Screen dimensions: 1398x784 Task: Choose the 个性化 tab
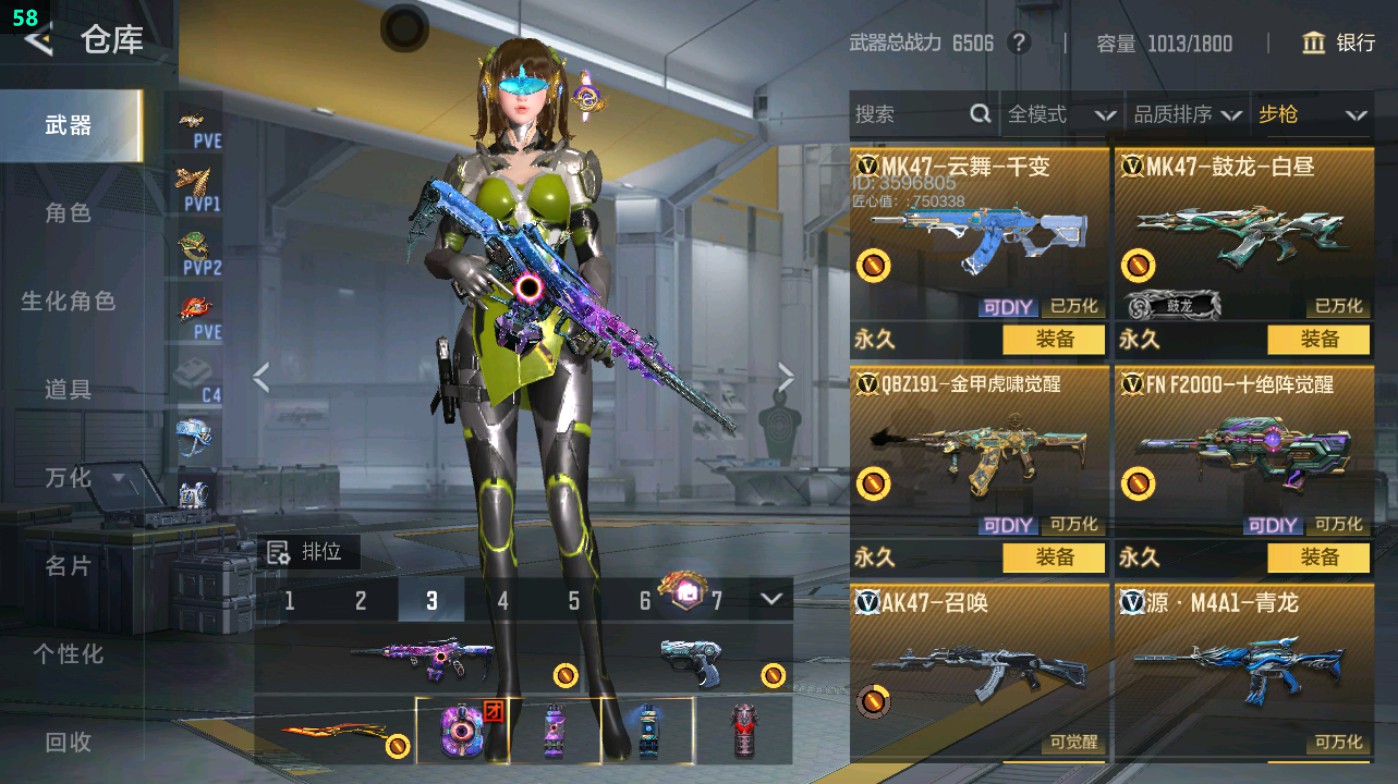68,654
